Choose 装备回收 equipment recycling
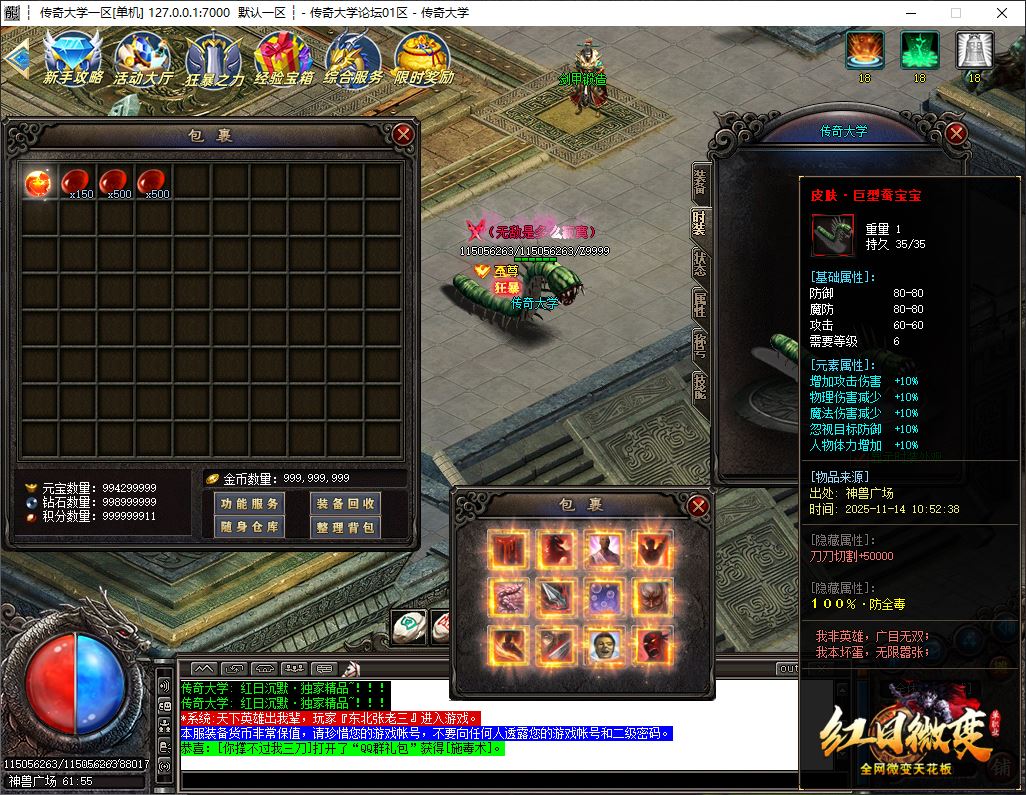Image resolution: width=1026 pixels, height=795 pixels. coord(344,504)
